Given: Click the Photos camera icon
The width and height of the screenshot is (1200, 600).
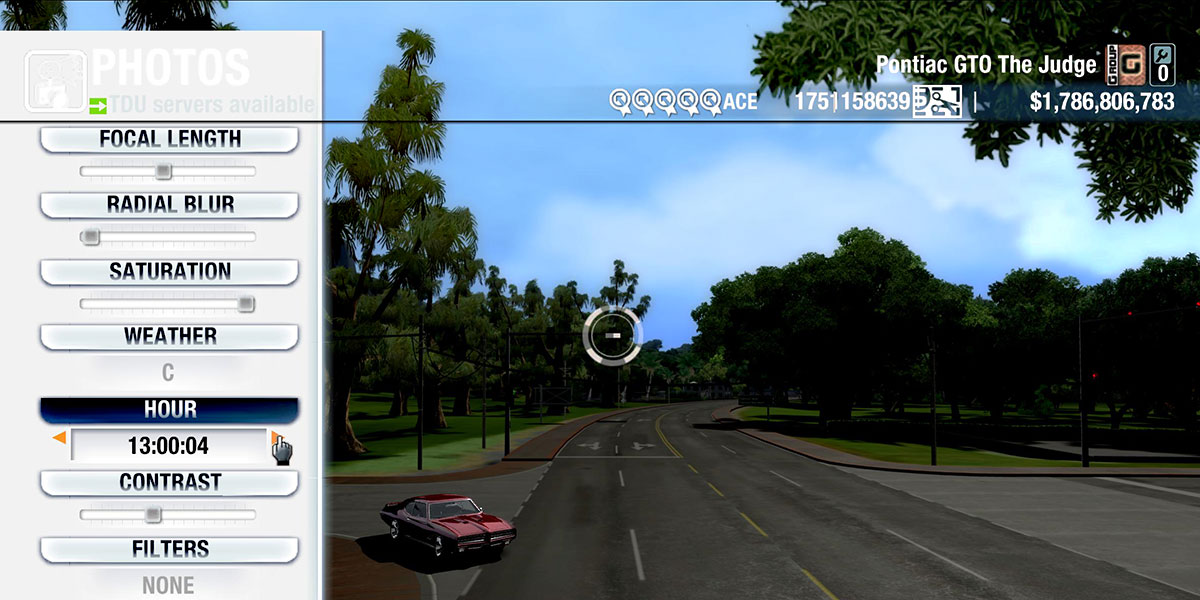Looking at the screenshot, I should point(53,80).
